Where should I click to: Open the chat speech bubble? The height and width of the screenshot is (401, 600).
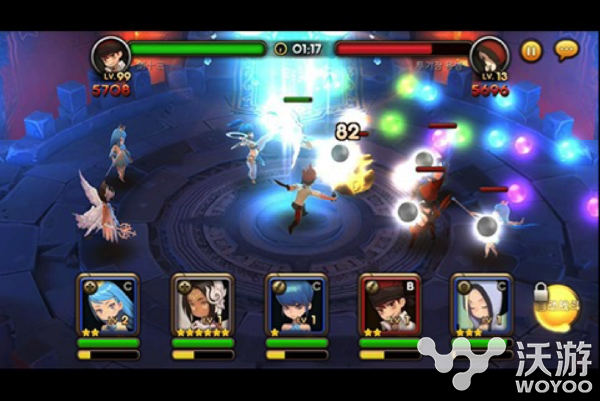click(567, 49)
